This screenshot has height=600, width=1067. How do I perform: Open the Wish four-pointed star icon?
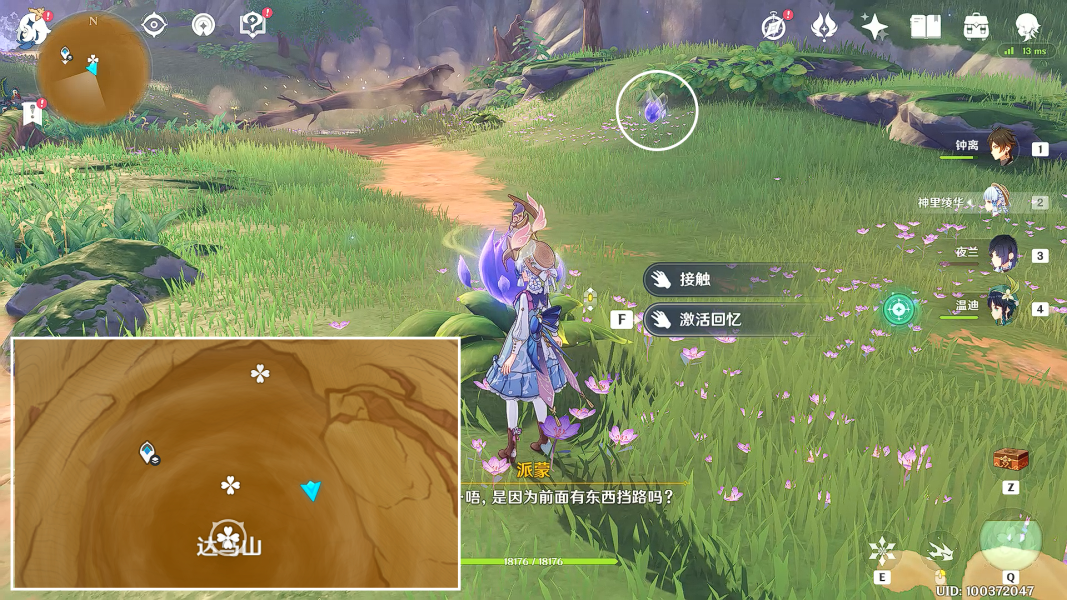point(874,27)
